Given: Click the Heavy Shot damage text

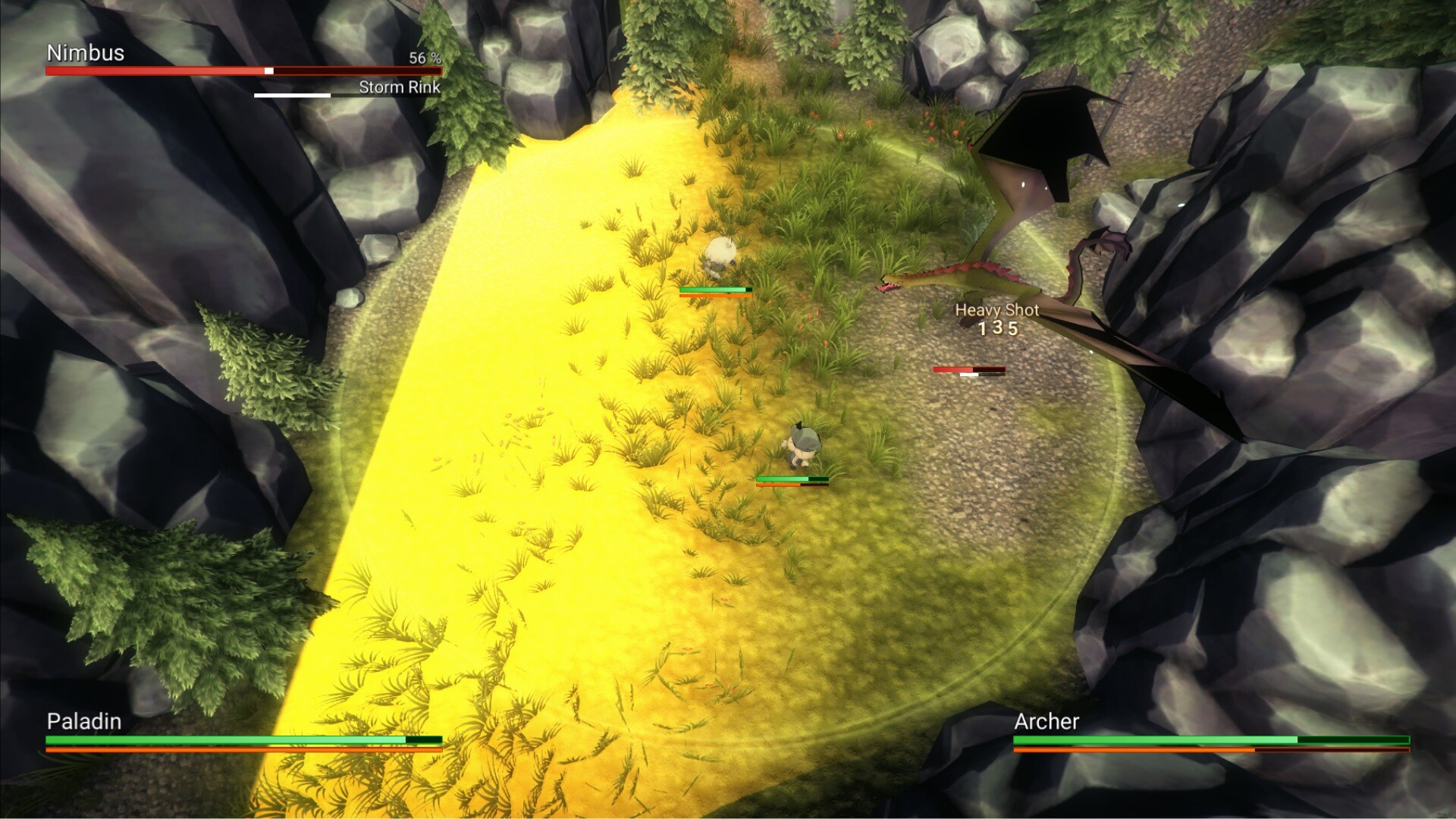Looking at the screenshot, I should 997,310.
